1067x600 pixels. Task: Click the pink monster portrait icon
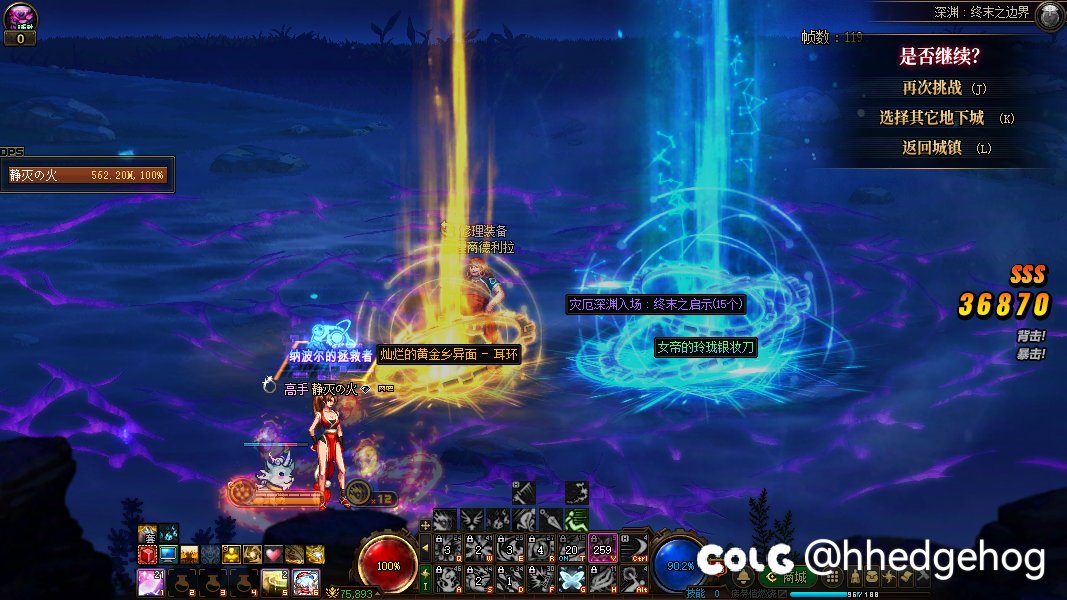point(20,17)
